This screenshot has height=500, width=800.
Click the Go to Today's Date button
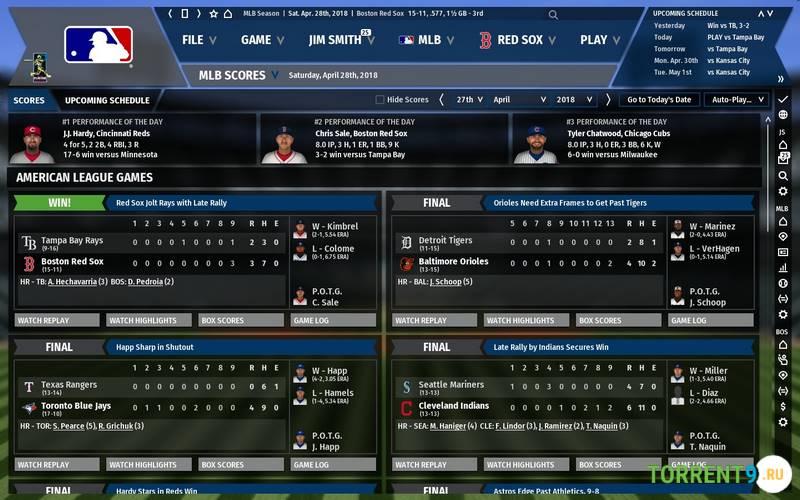click(x=659, y=100)
